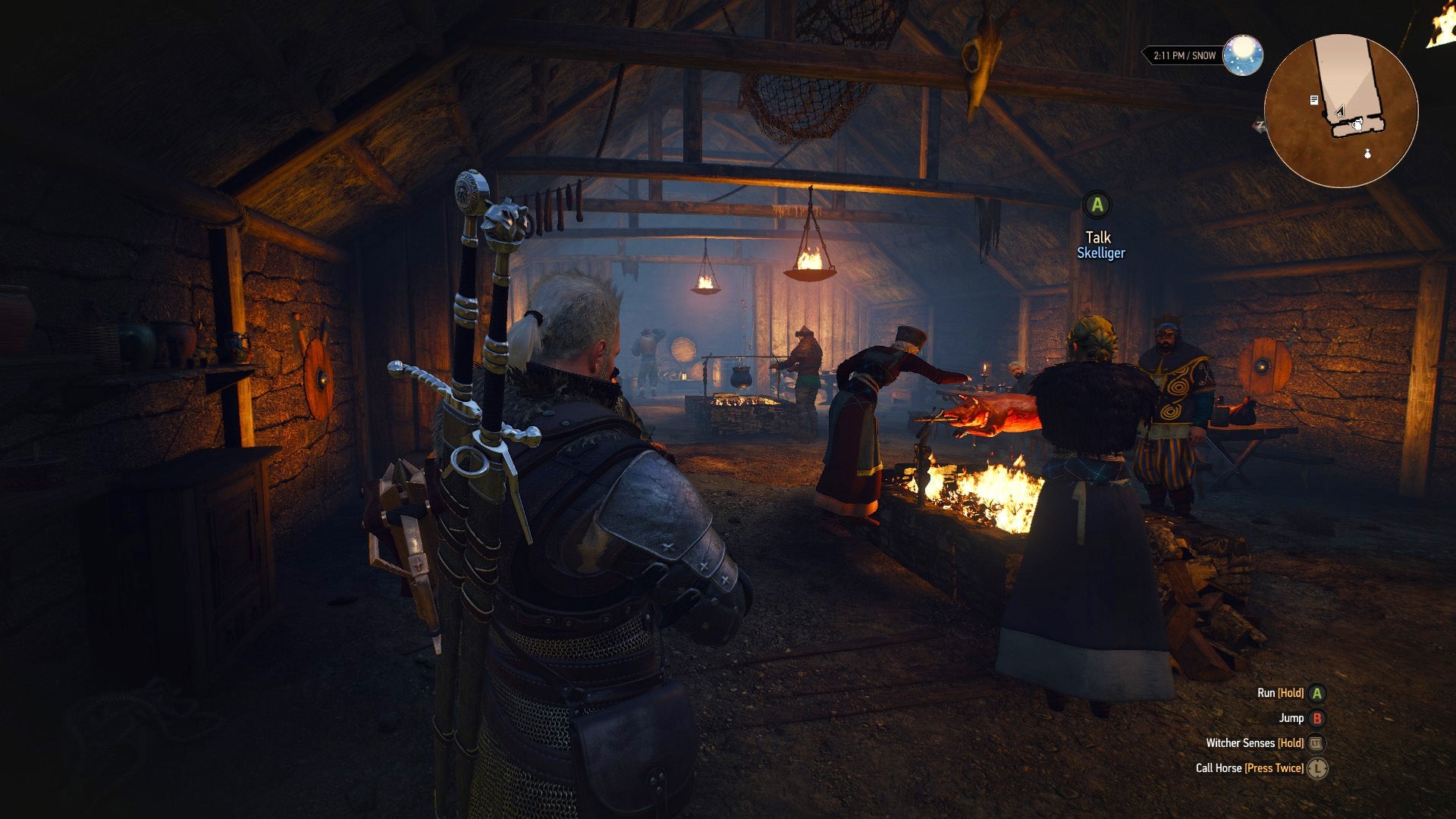
Task: Expand the west direction marker beside the minimap
Action: pyautogui.click(x=1260, y=124)
